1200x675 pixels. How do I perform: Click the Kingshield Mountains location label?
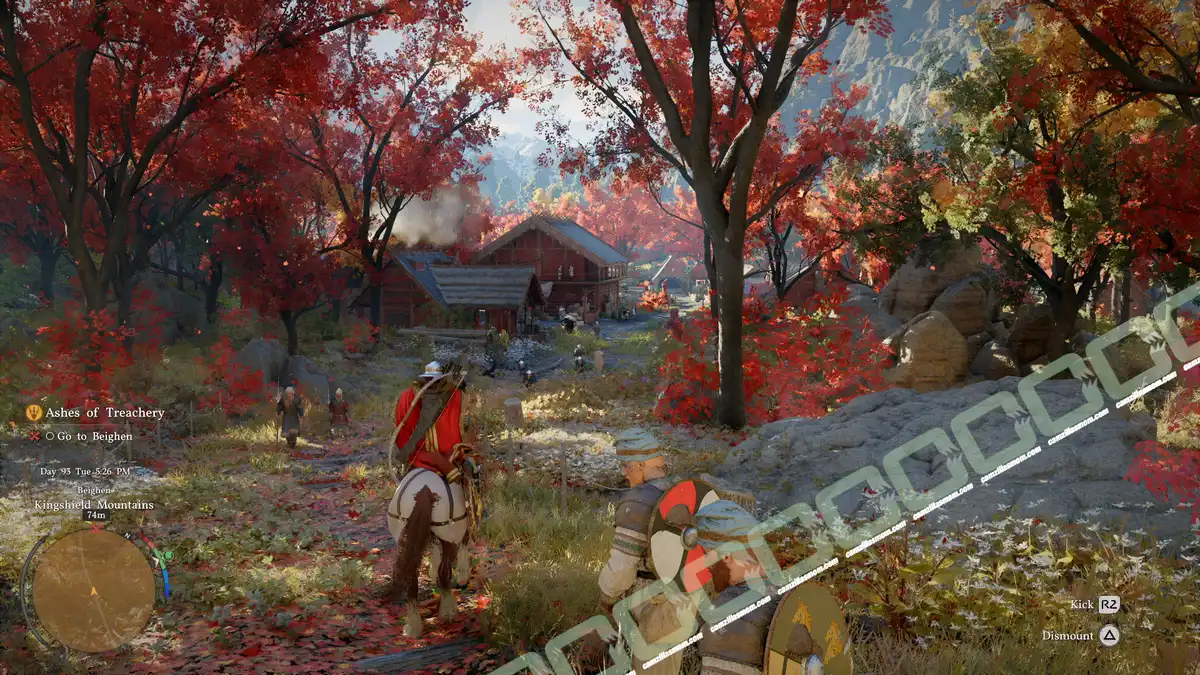[x=96, y=505]
